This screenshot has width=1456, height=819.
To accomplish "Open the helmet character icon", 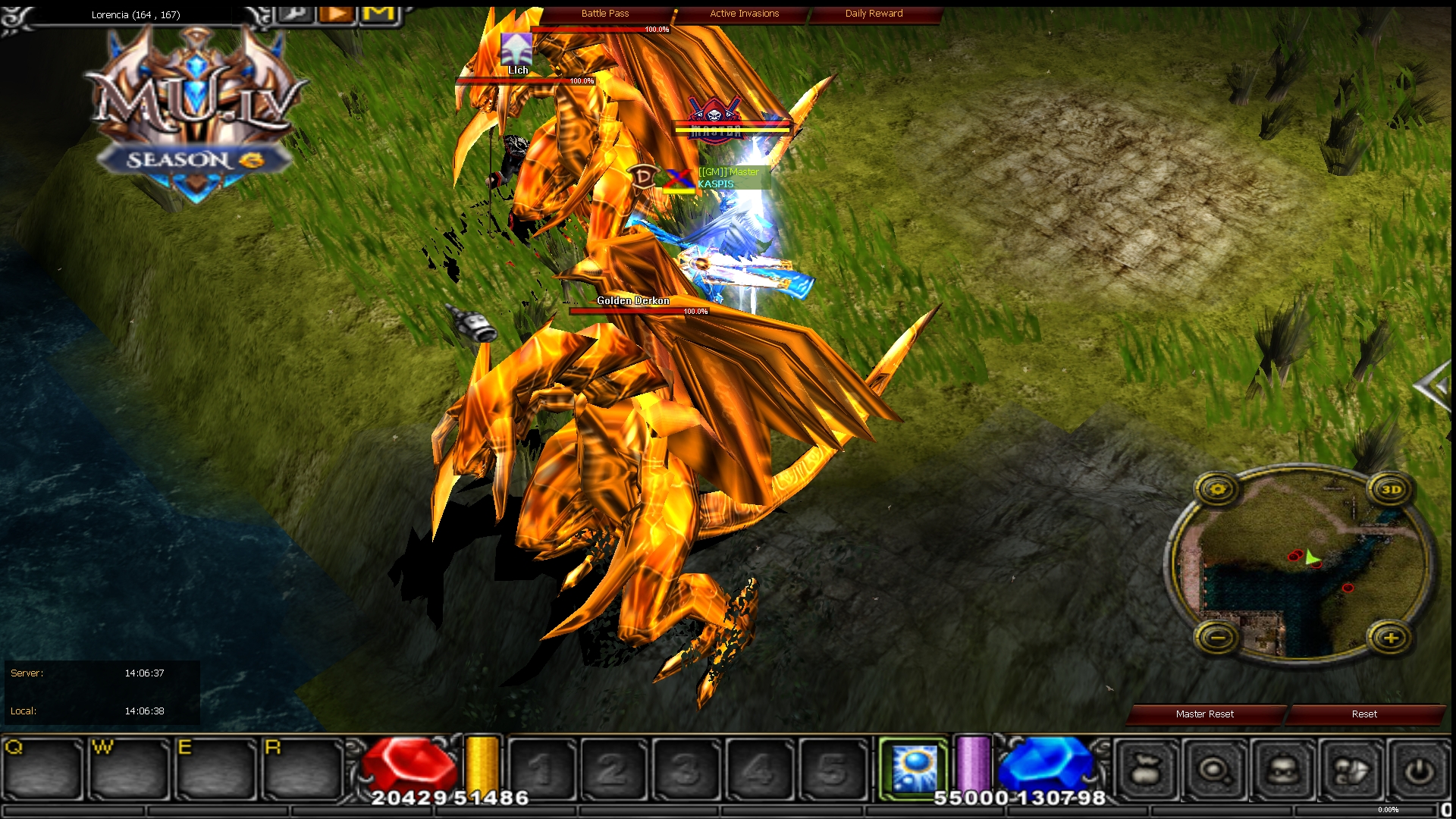I will click(x=1283, y=771).
